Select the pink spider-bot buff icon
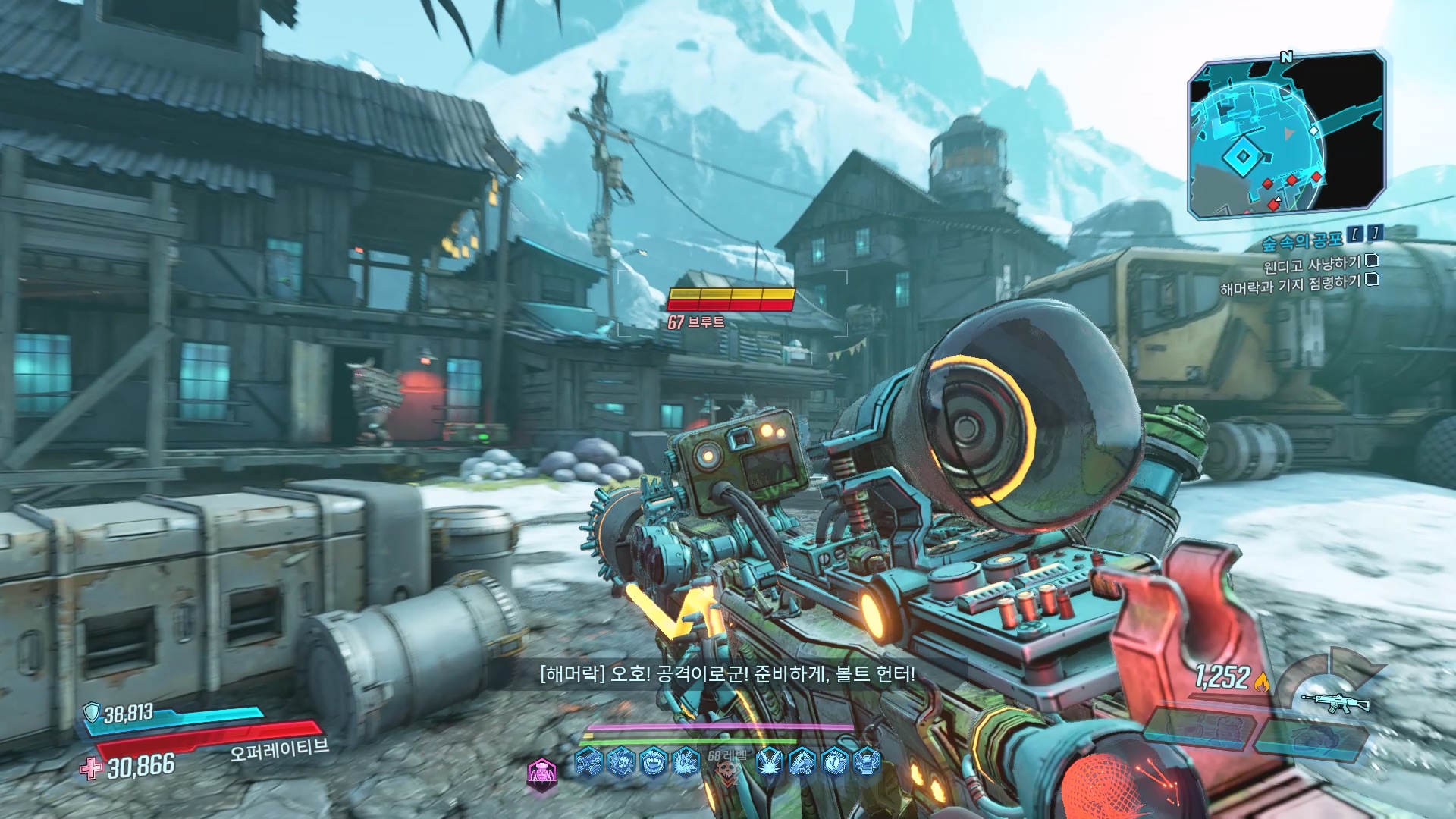 [x=541, y=773]
